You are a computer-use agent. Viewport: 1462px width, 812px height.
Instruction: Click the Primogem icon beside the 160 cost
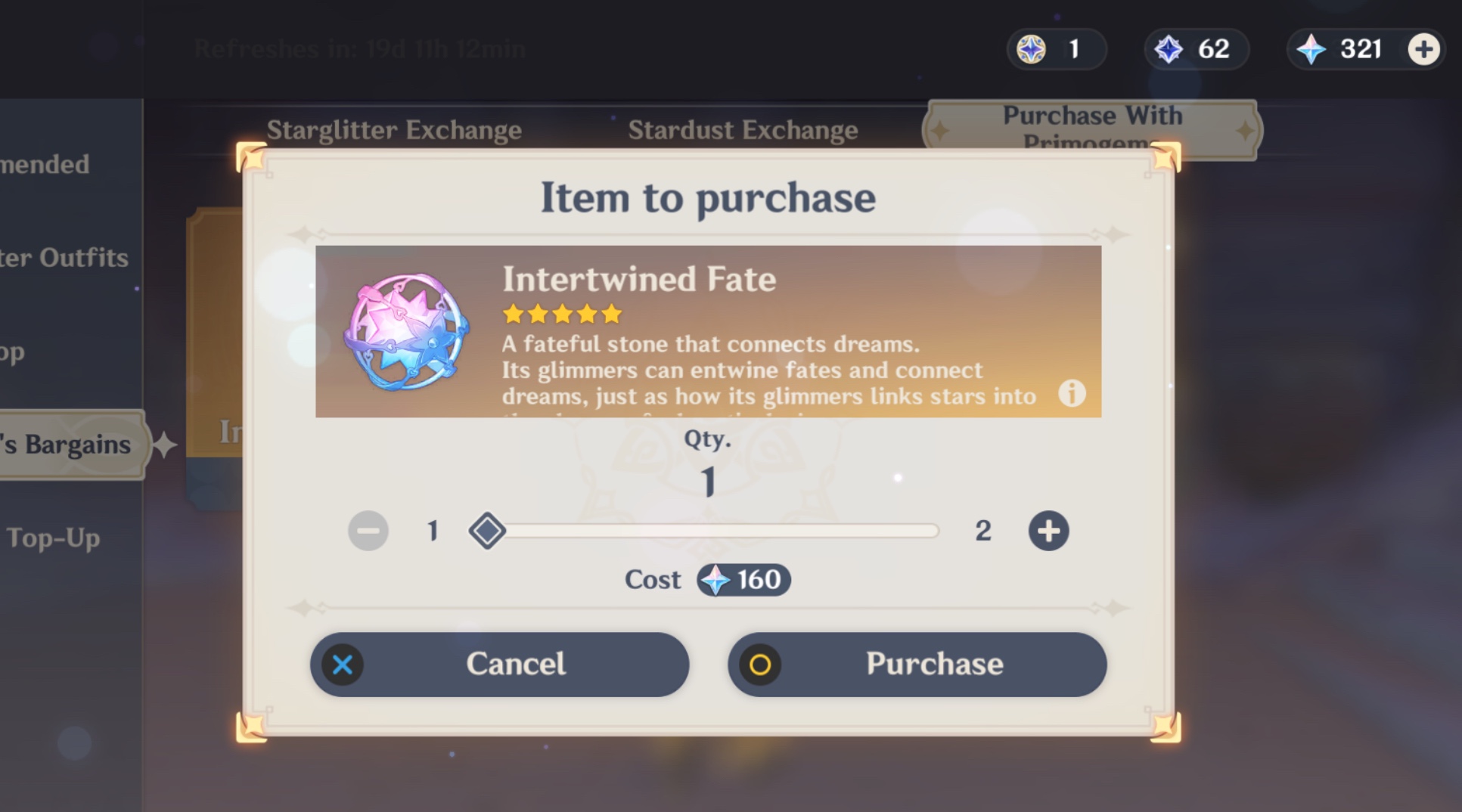716,581
